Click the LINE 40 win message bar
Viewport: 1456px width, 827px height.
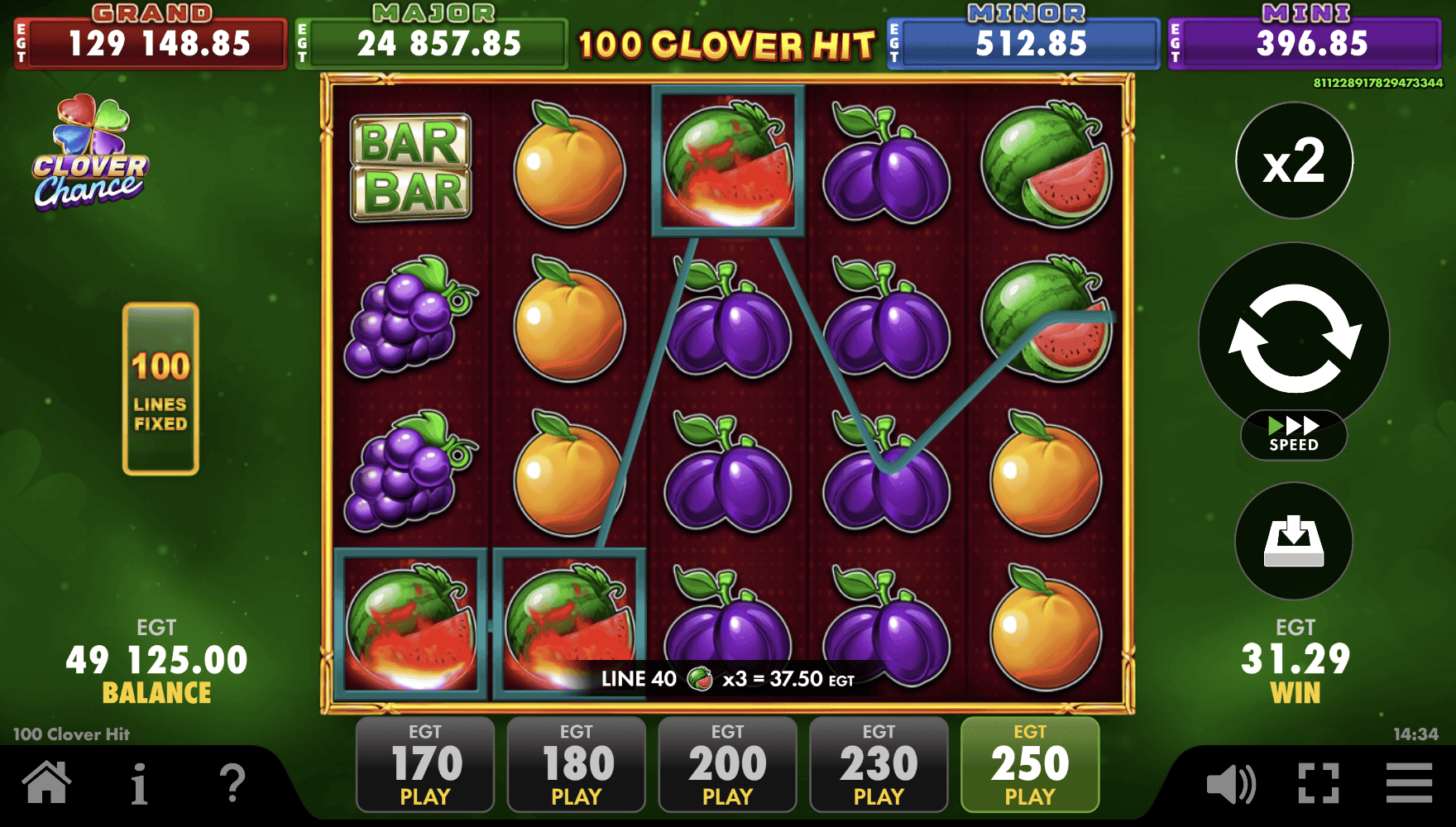726,679
